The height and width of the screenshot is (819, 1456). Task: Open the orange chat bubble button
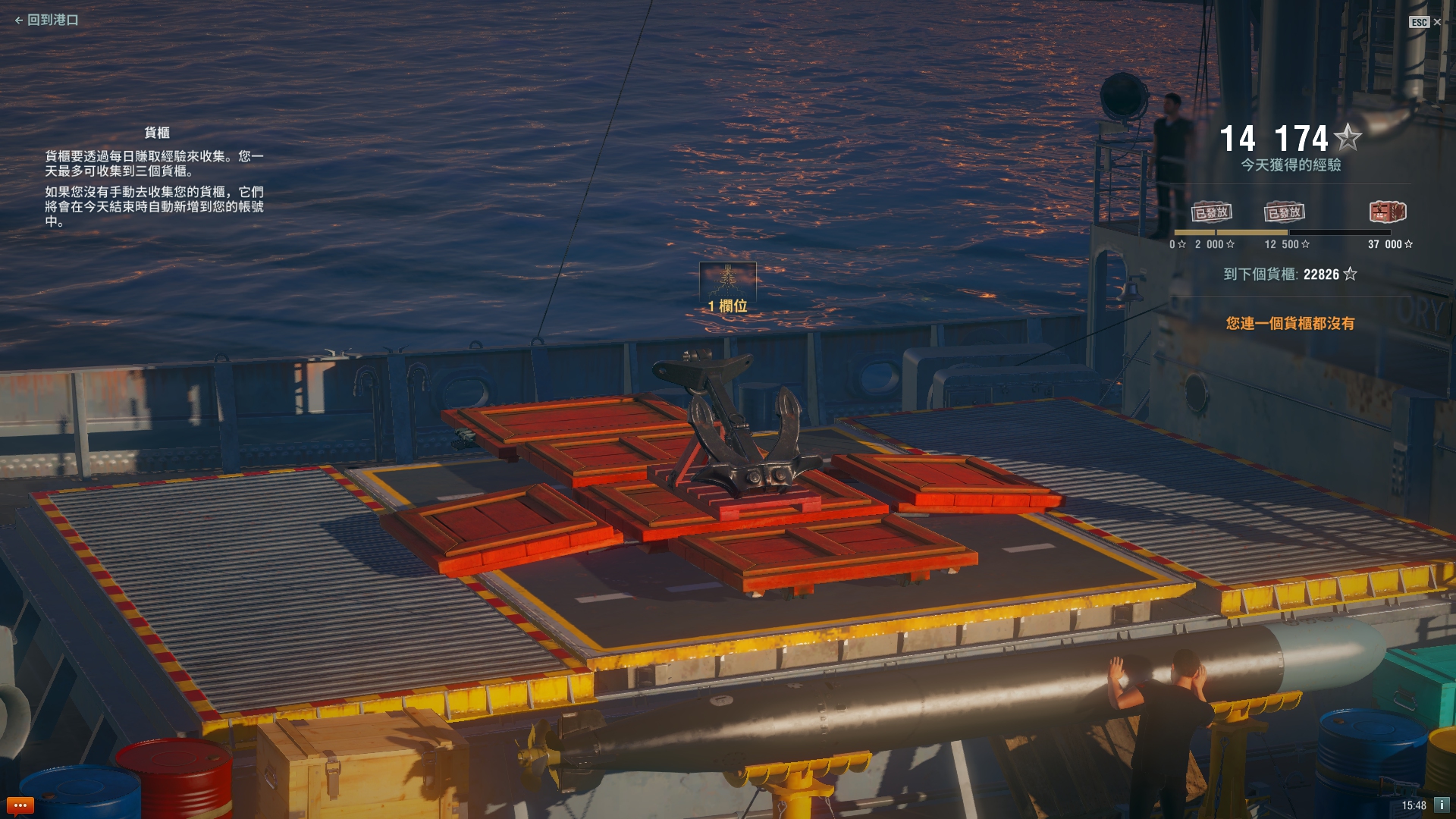(20, 805)
